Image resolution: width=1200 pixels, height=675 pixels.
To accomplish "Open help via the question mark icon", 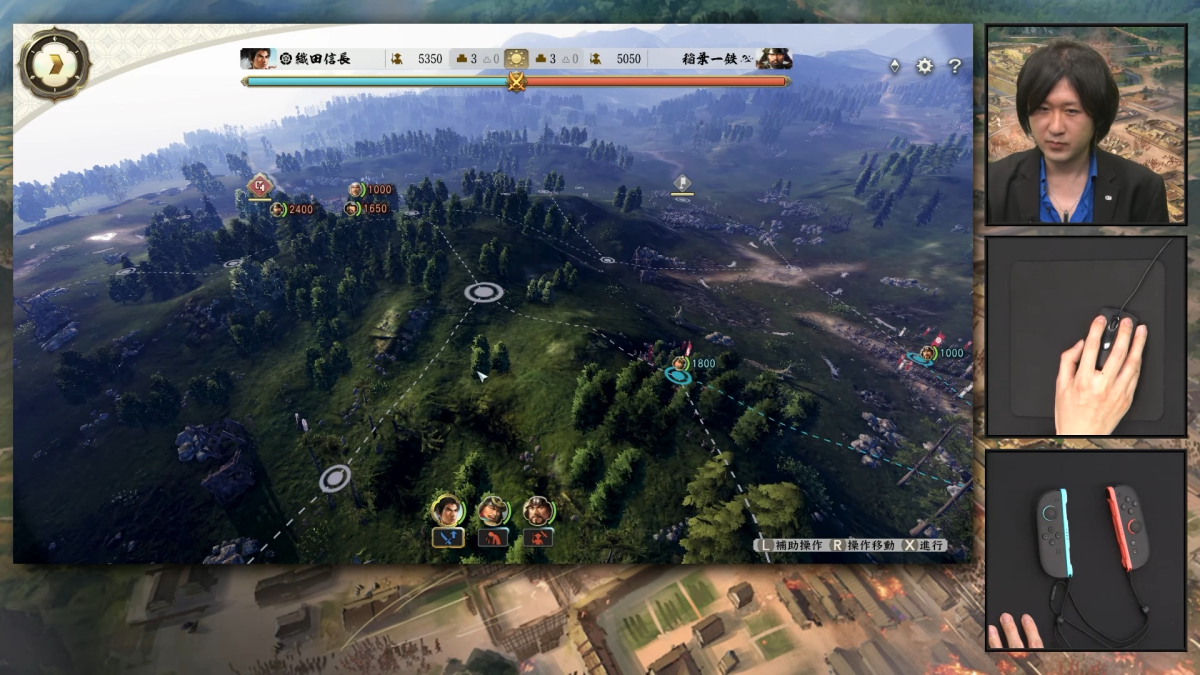I will tap(955, 66).
